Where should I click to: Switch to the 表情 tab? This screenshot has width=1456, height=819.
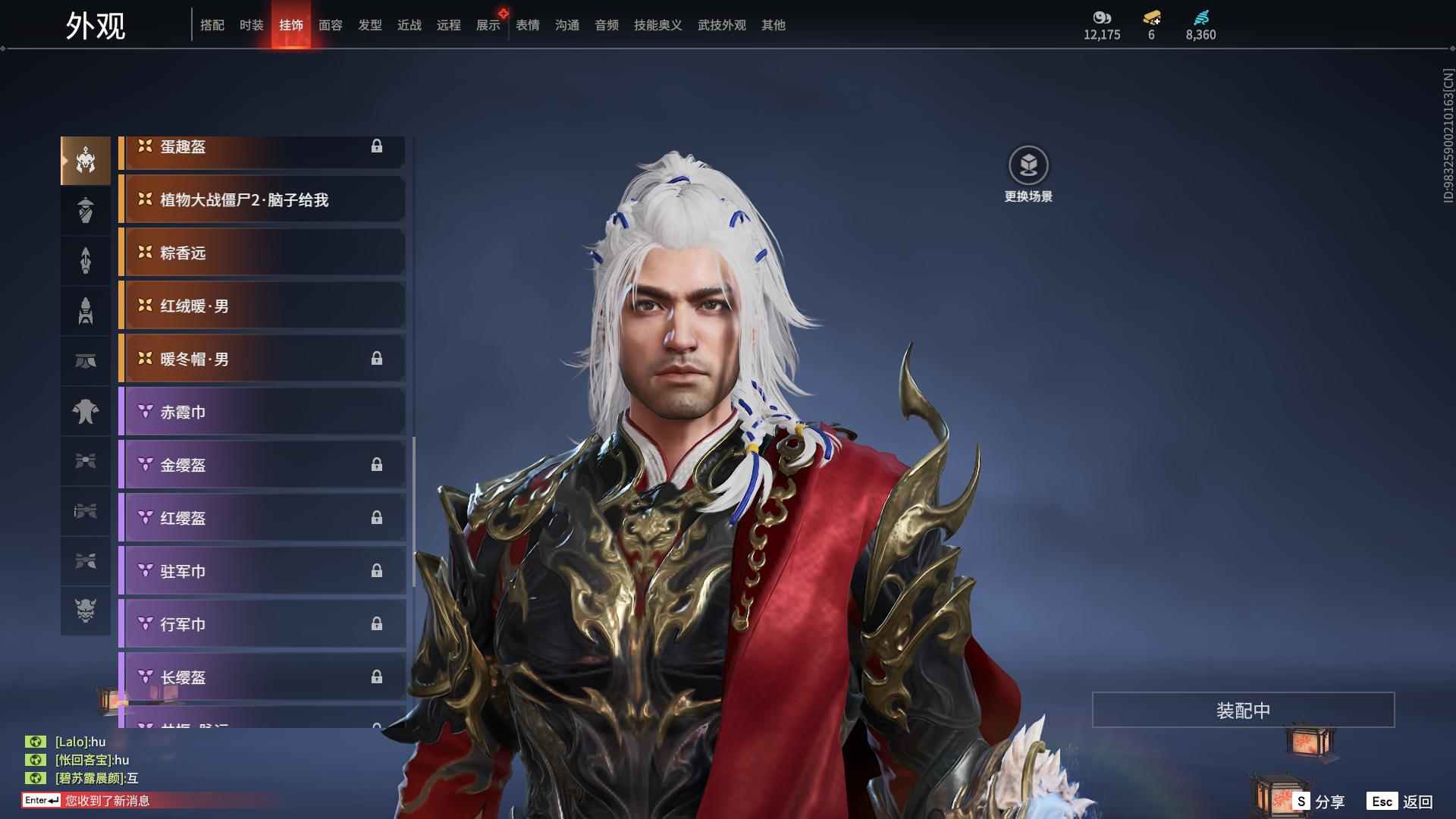coord(527,25)
